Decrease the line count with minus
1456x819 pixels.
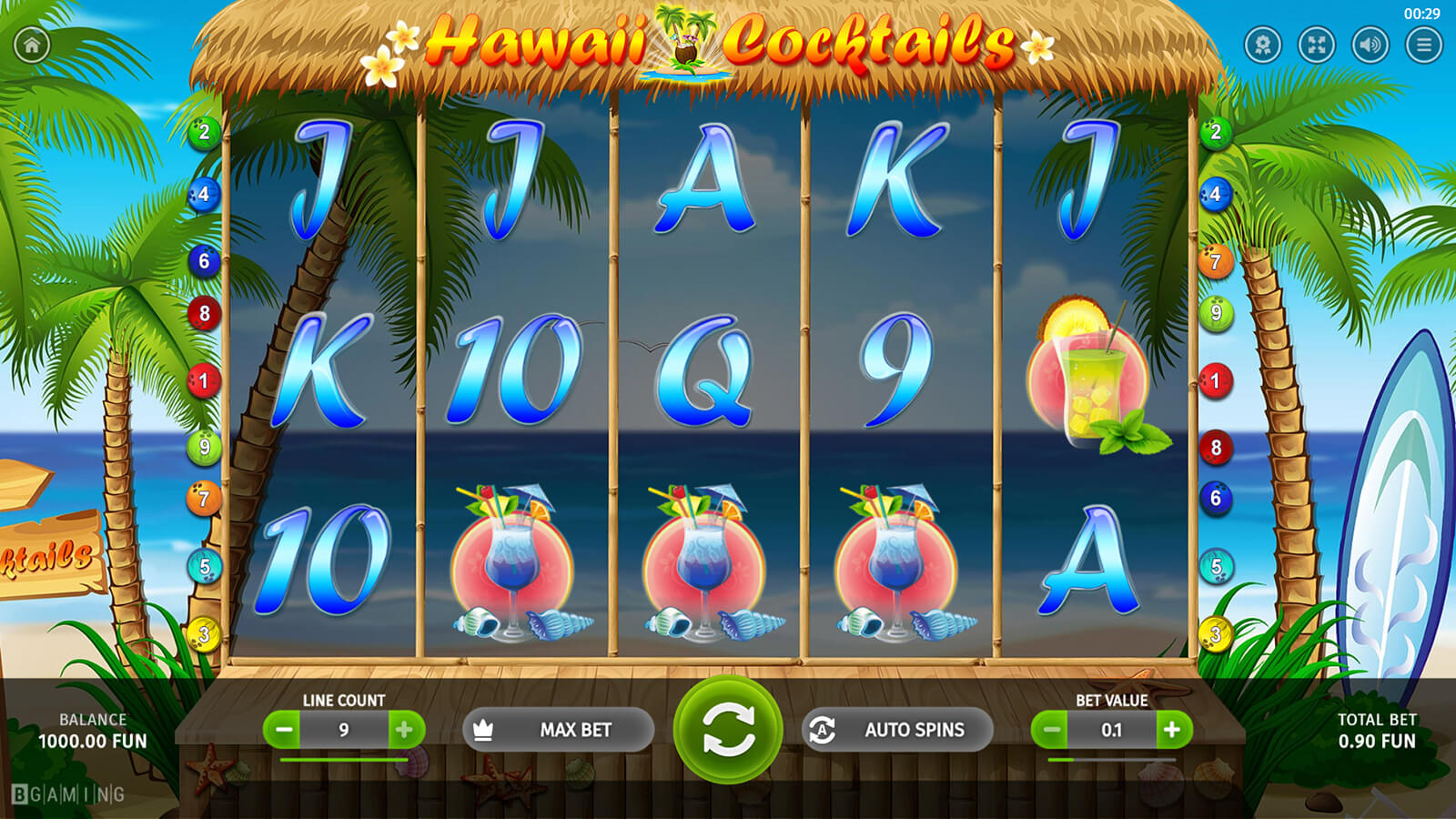point(284,730)
